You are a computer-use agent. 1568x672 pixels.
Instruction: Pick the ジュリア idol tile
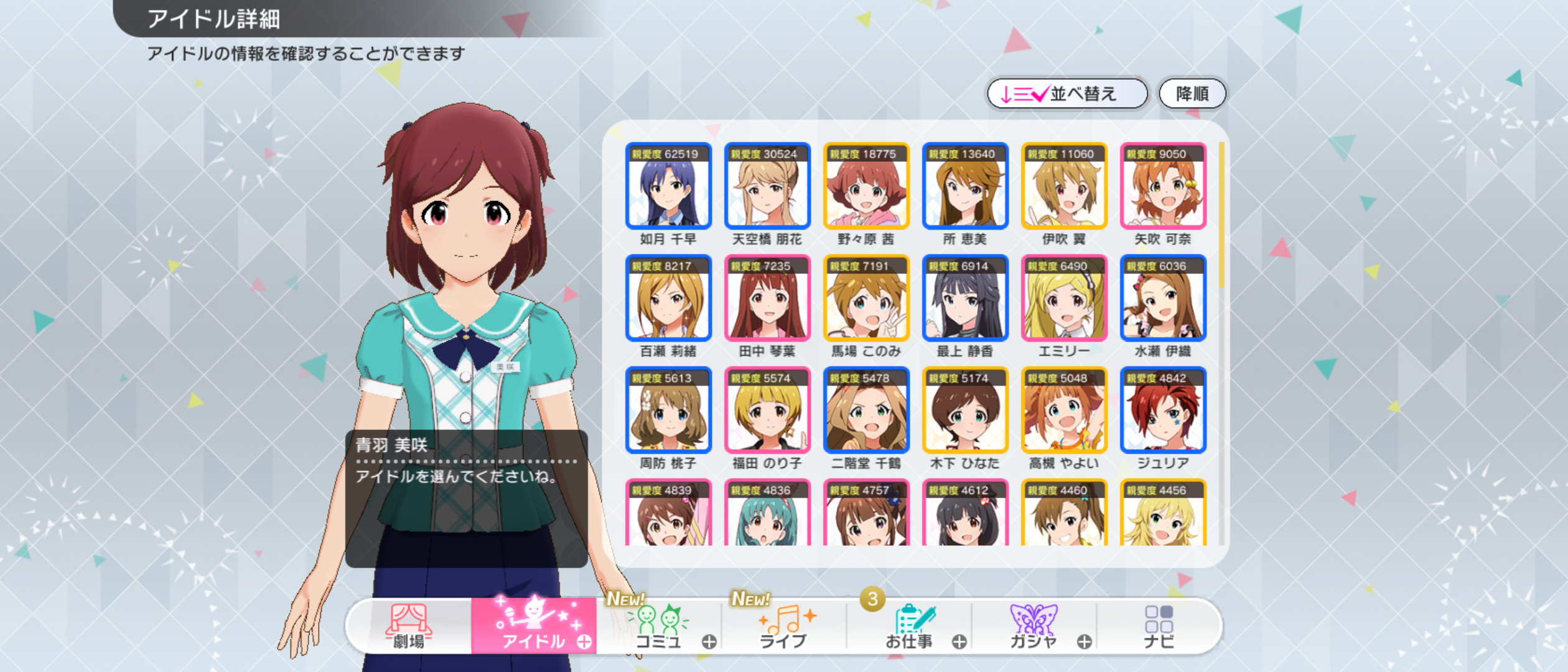[x=1163, y=410]
